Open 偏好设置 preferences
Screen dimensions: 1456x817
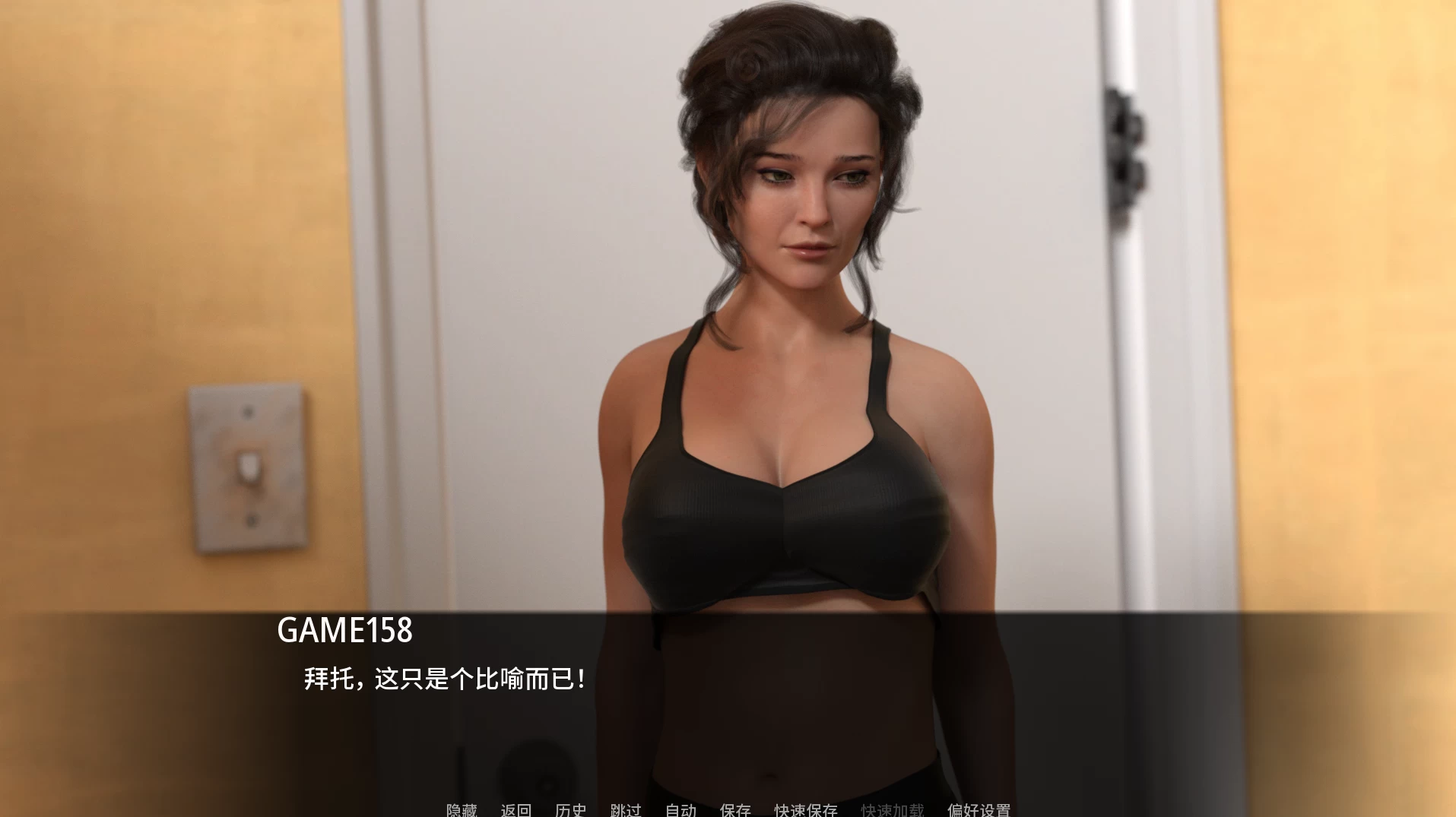(979, 810)
